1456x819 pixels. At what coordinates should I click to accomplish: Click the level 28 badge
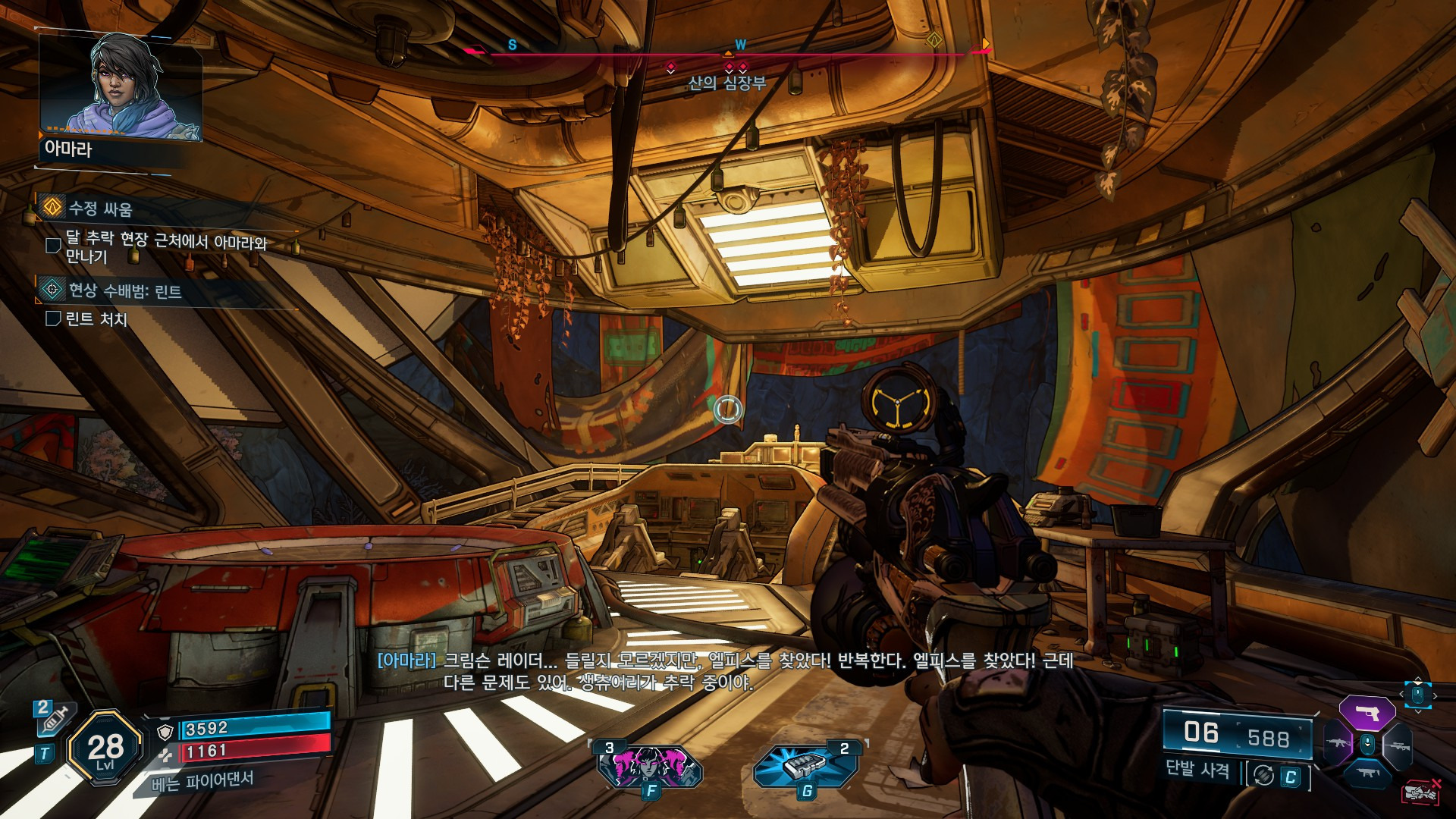pyautogui.click(x=105, y=749)
